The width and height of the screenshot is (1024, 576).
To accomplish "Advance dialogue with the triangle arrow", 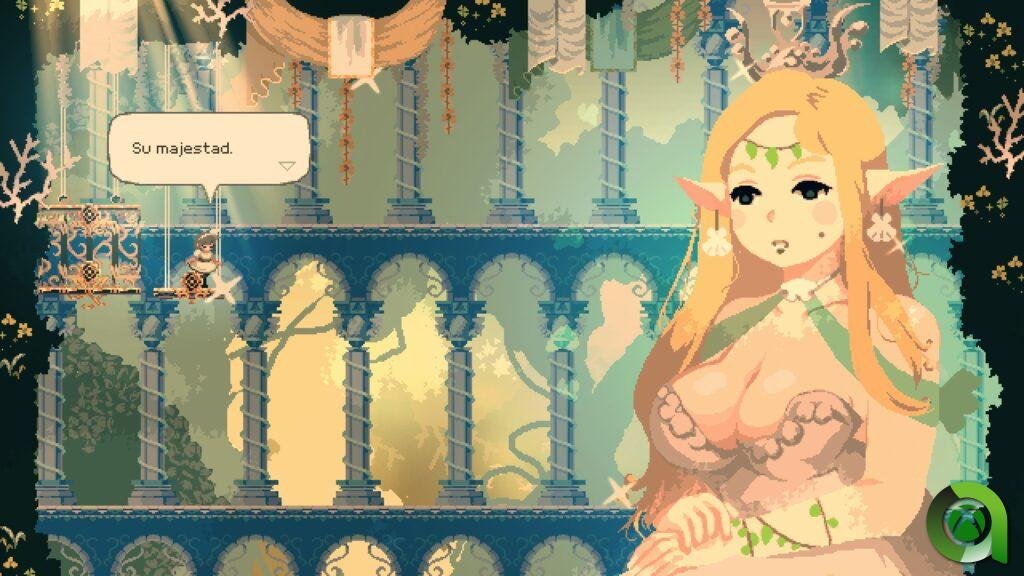I will coord(288,166).
